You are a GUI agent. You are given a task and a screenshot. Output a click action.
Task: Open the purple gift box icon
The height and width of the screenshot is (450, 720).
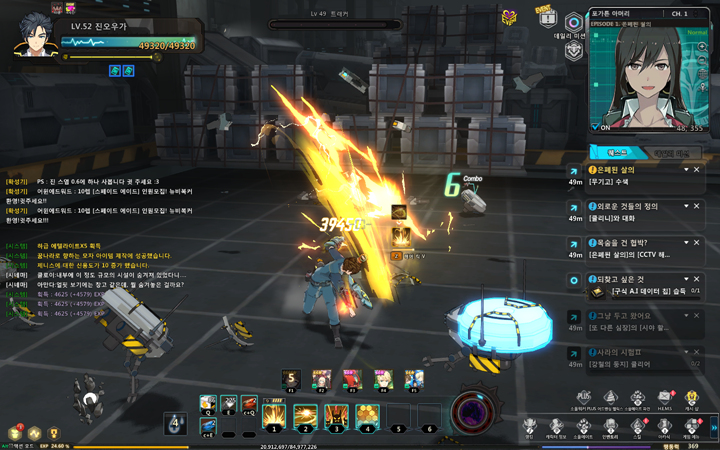tap(510, 17)
